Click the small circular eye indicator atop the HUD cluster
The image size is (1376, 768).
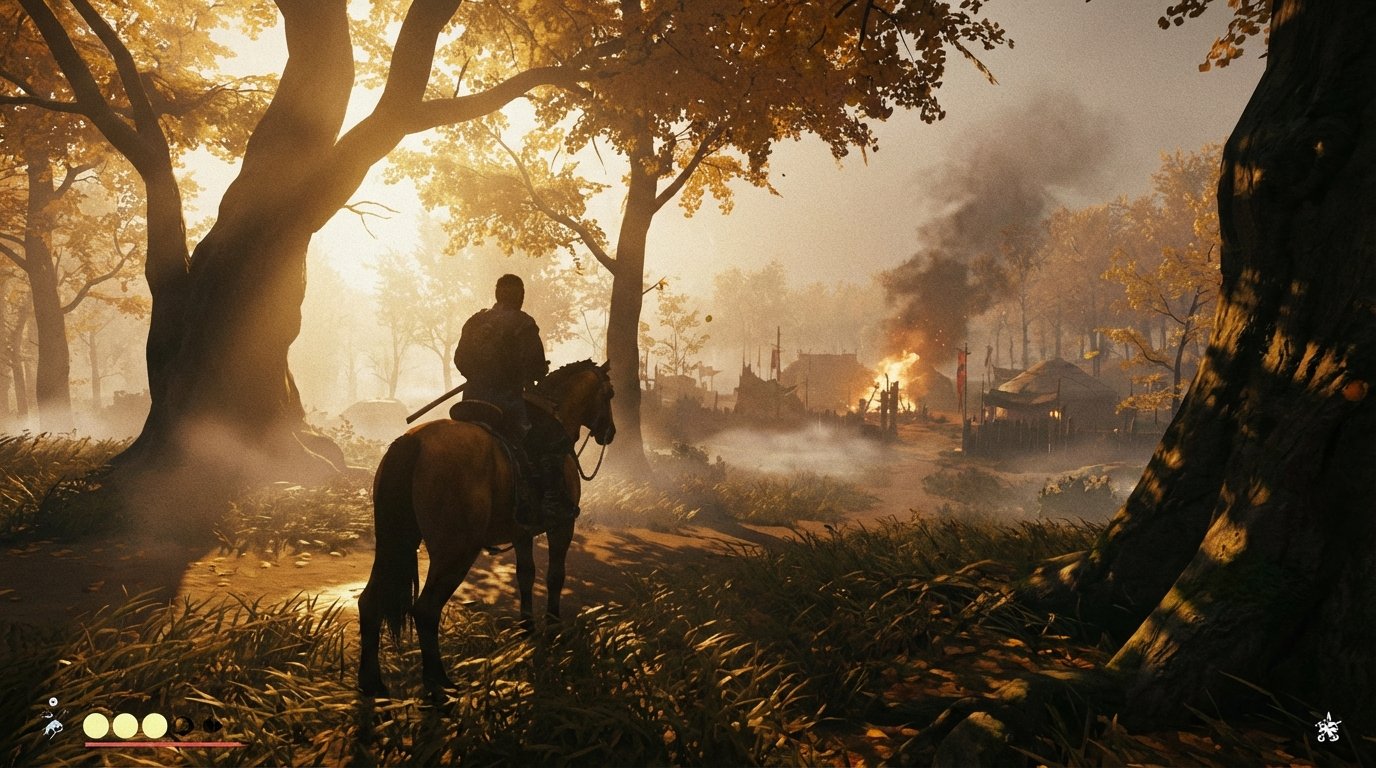tap(53, 701)
